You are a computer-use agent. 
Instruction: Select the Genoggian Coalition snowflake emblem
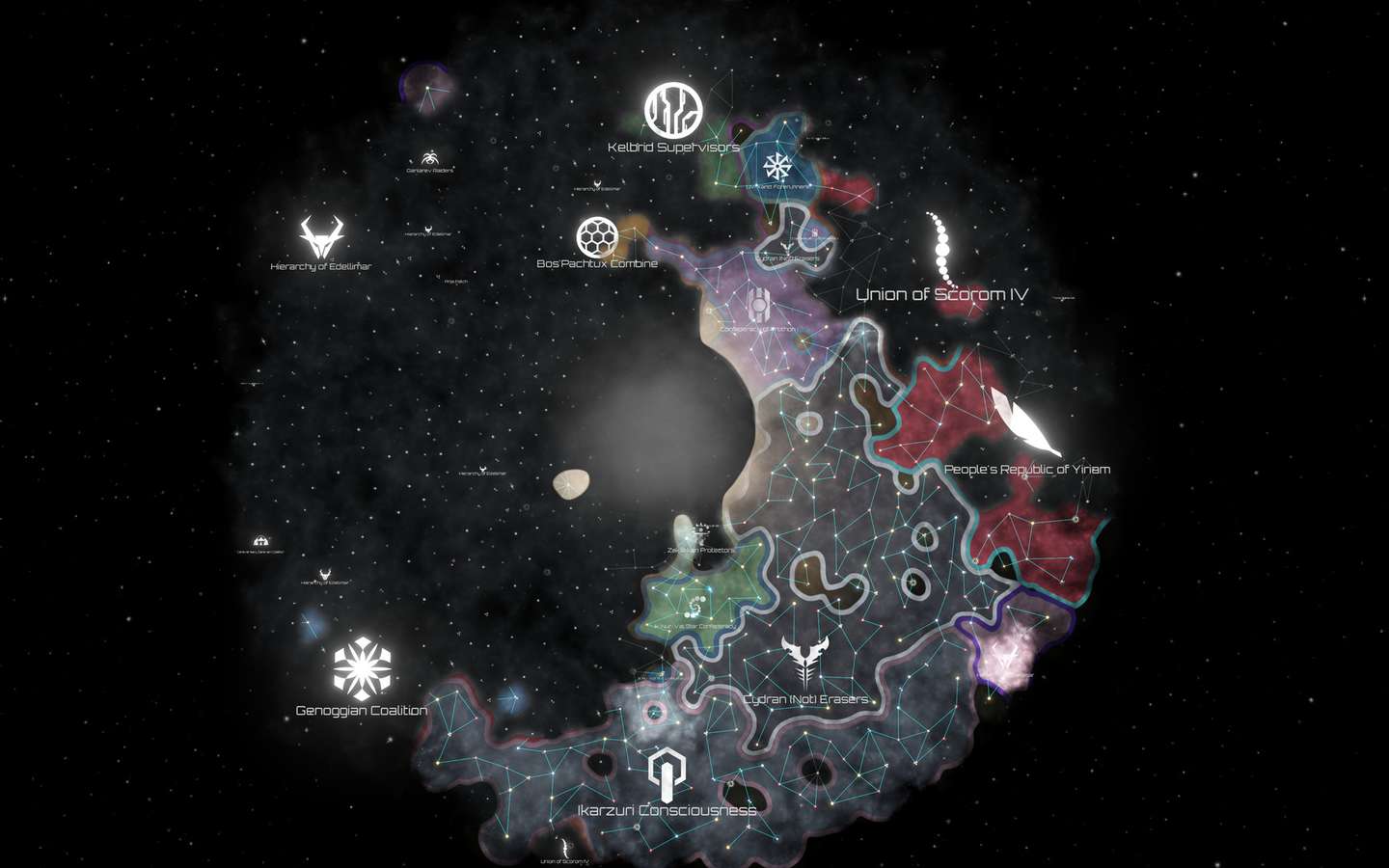tap(362, 667)
